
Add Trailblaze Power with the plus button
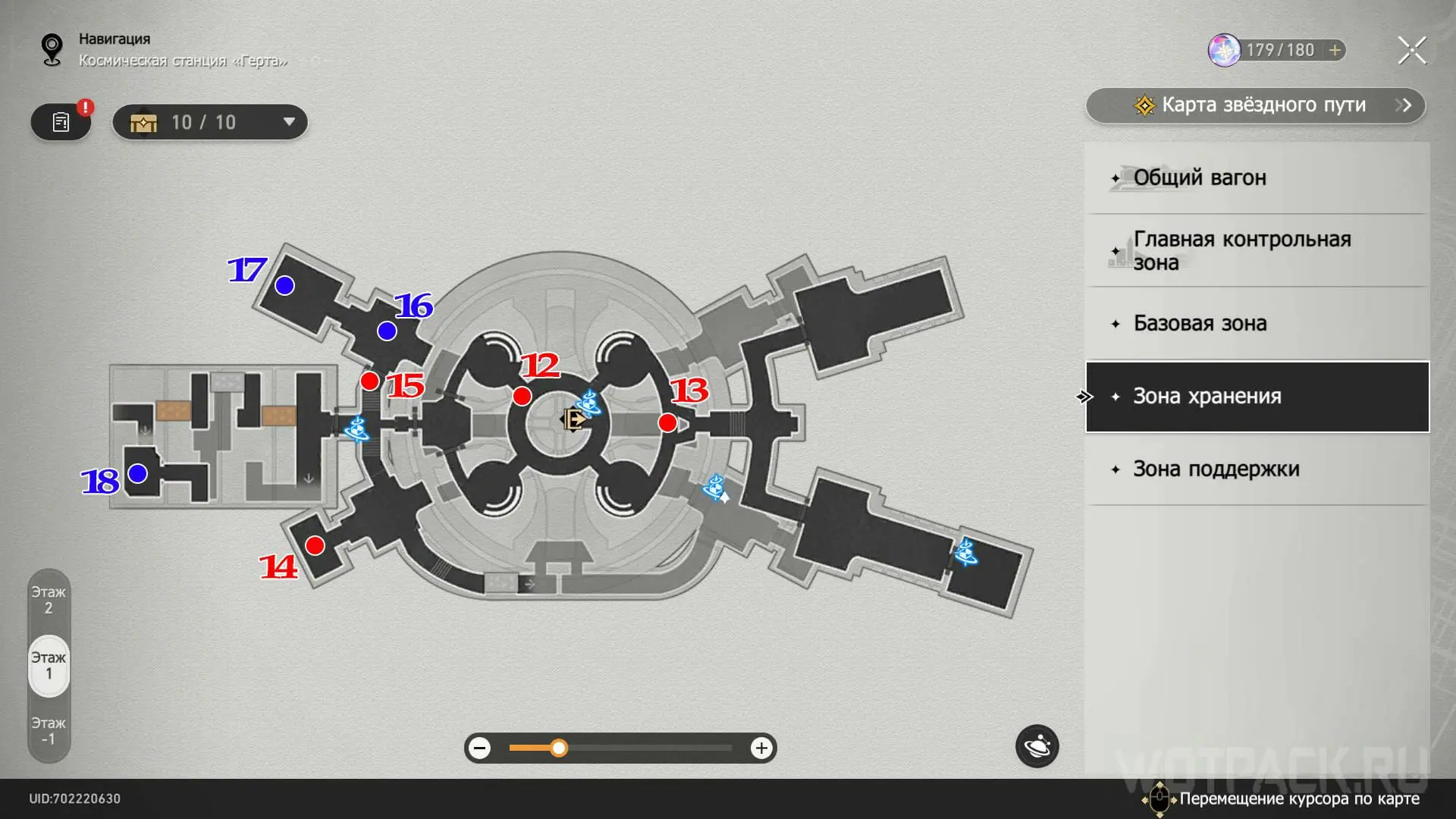[1335, 50]
